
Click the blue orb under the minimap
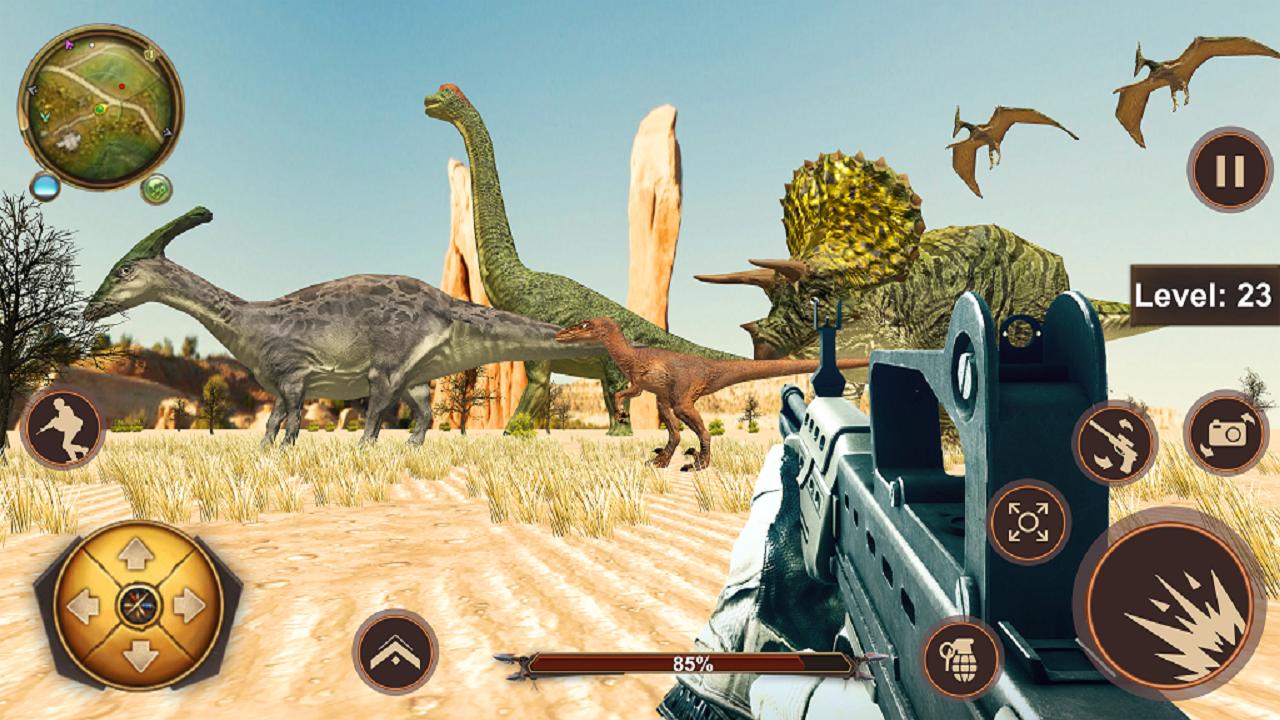coord(45,185)
